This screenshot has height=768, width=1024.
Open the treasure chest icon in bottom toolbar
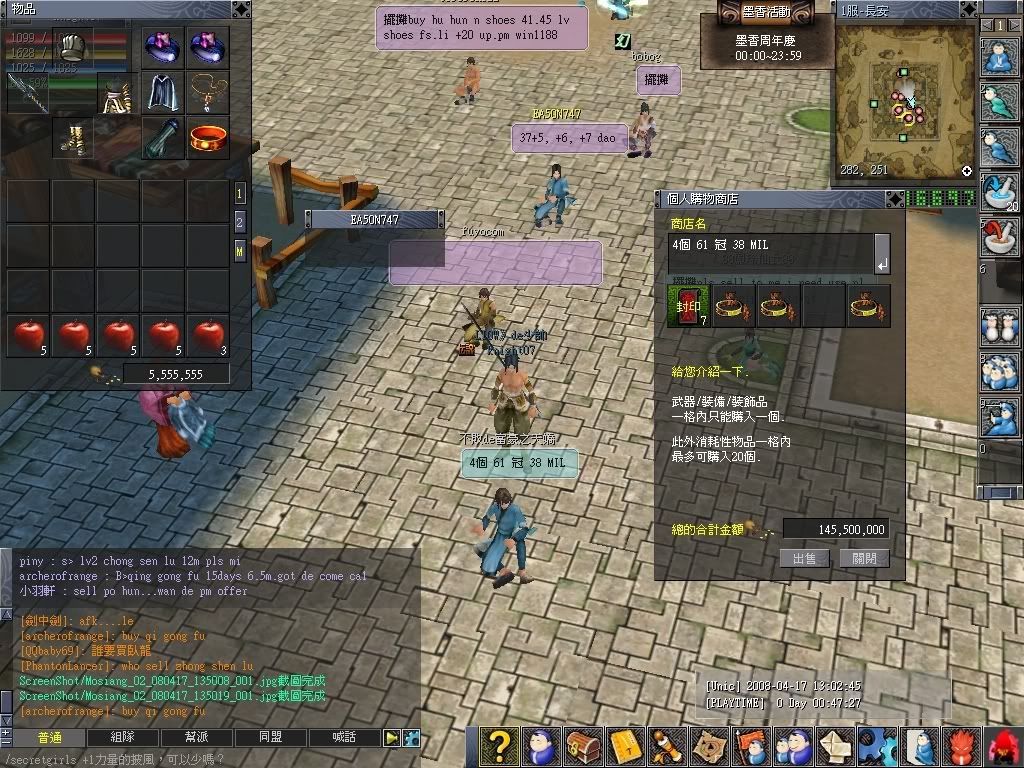click(581, 747)
